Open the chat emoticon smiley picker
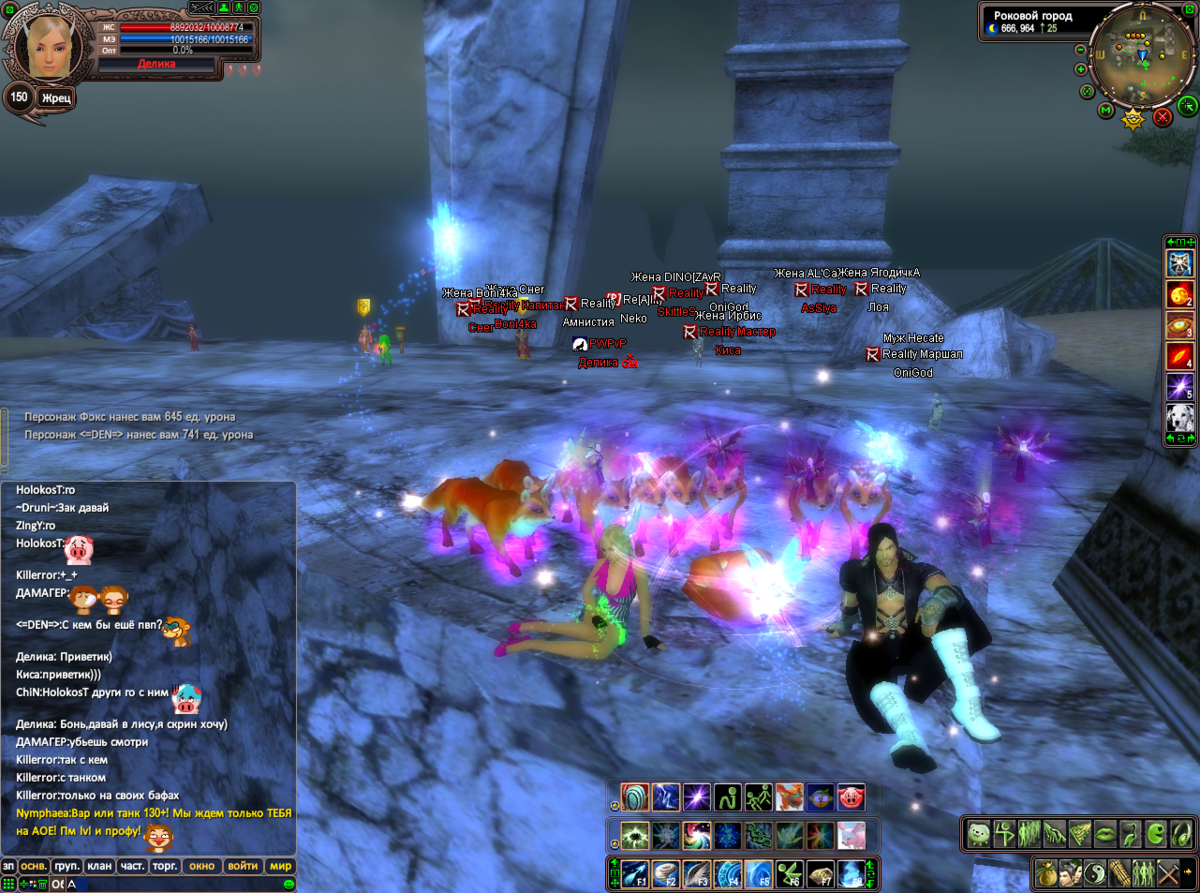Screen dimensions: 1200x893 click(289, 884)
